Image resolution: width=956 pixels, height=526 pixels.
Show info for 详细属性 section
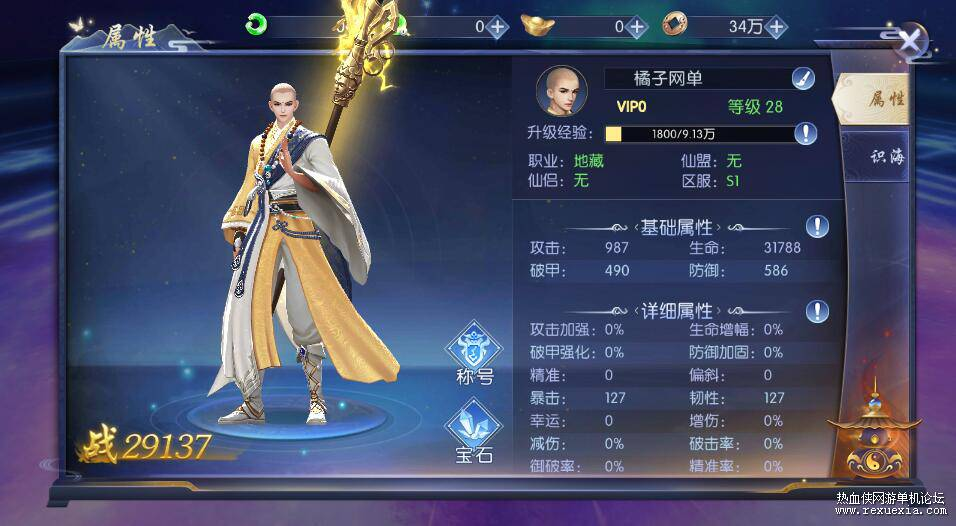pos(818,311)
